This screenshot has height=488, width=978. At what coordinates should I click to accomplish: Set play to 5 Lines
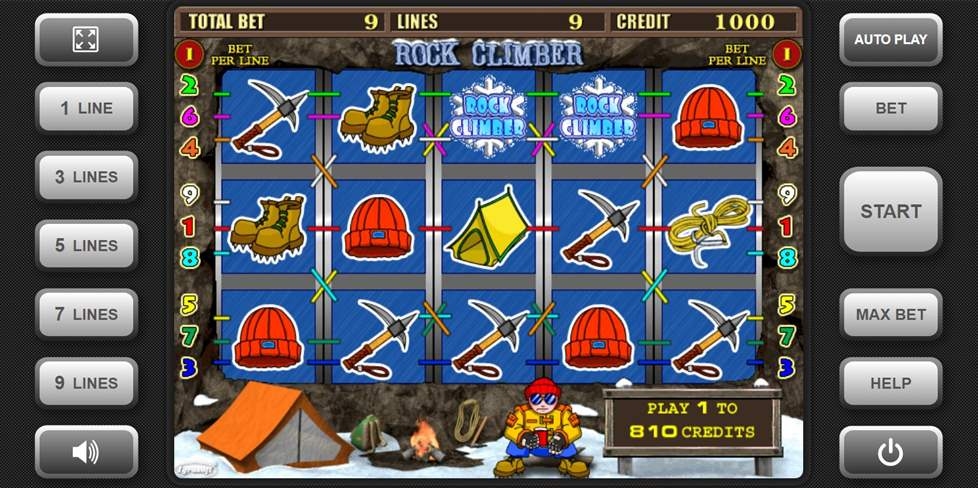(x=86, y=245)
